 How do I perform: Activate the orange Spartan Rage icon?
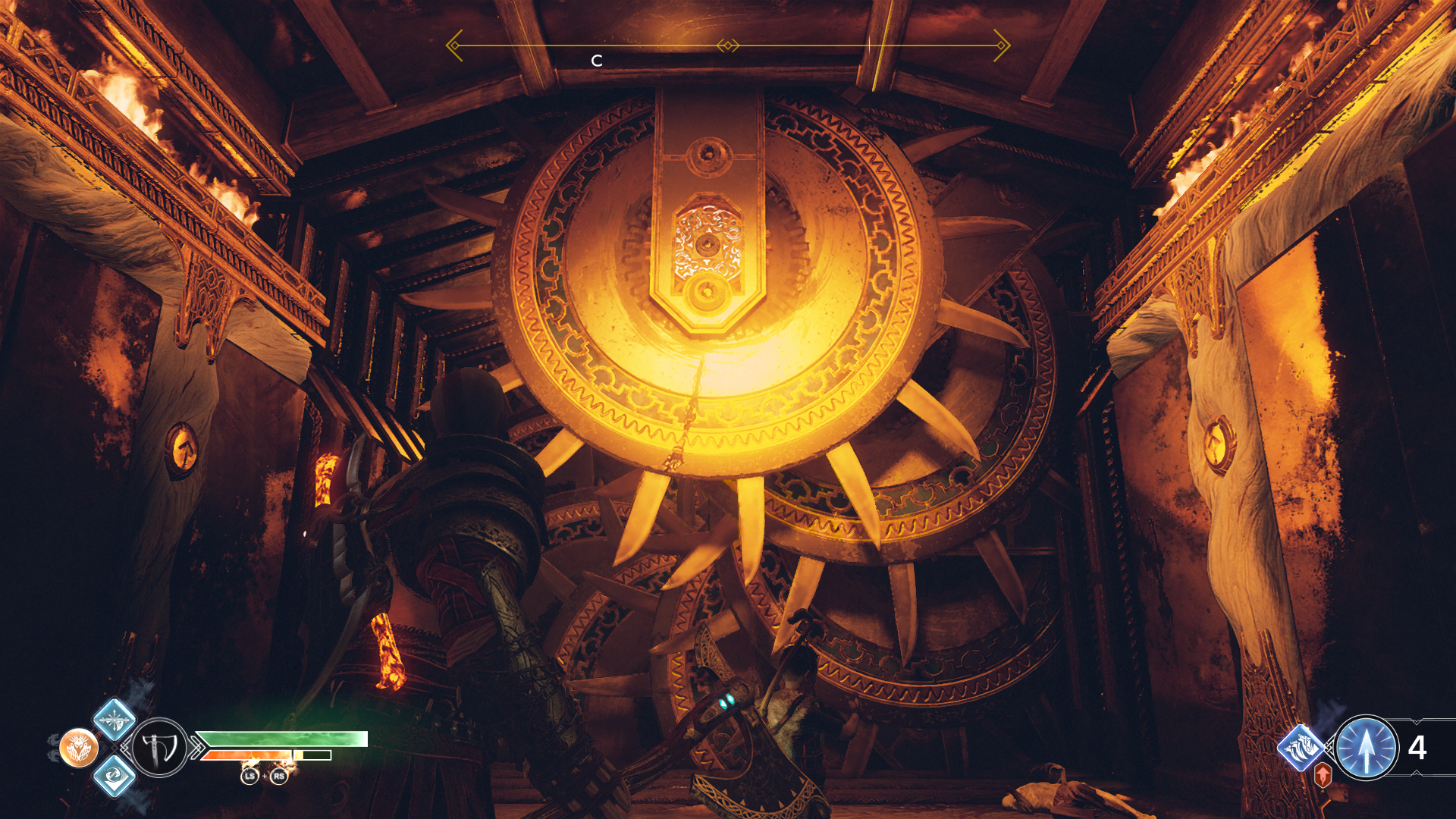pos(79,748)
